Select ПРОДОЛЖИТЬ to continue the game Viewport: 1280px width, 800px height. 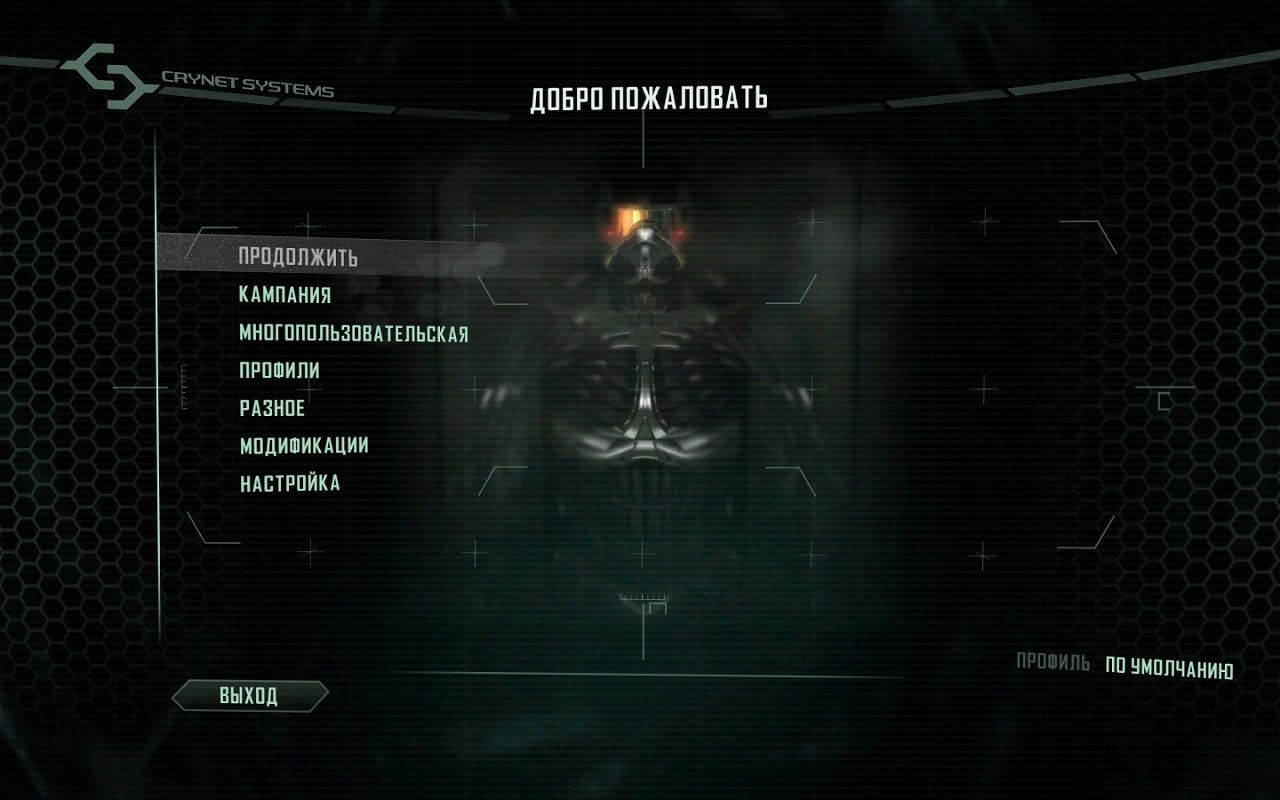tap(297, 258)
